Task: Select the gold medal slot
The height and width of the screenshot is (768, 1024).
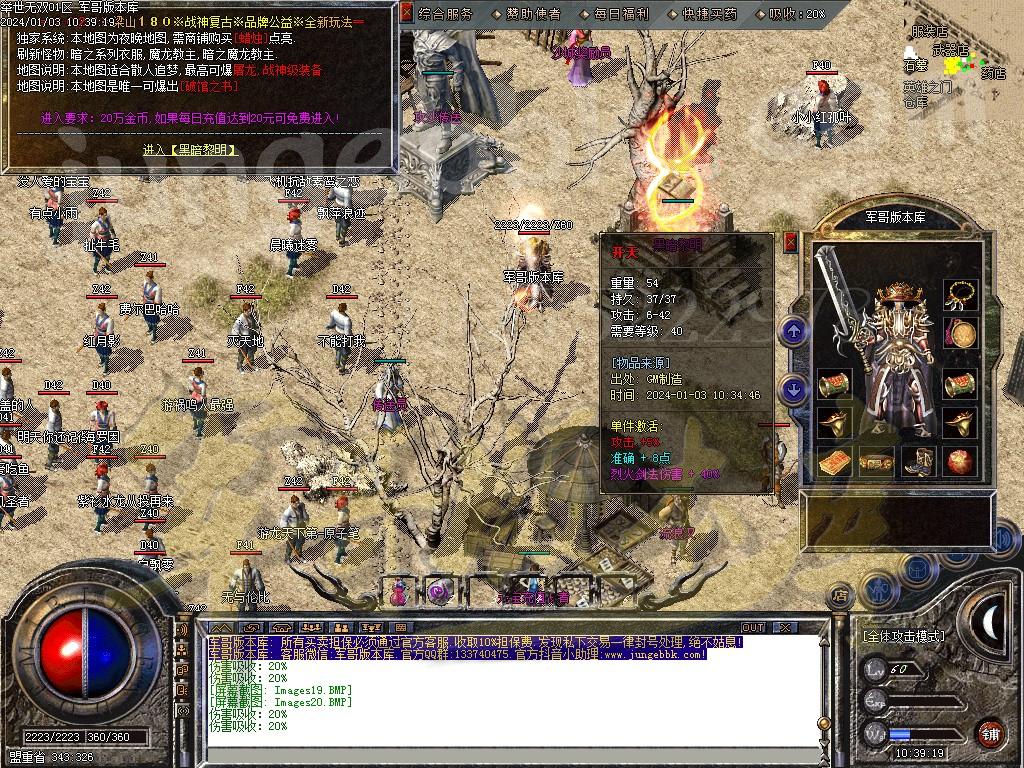Action: (x=961, y=333)
